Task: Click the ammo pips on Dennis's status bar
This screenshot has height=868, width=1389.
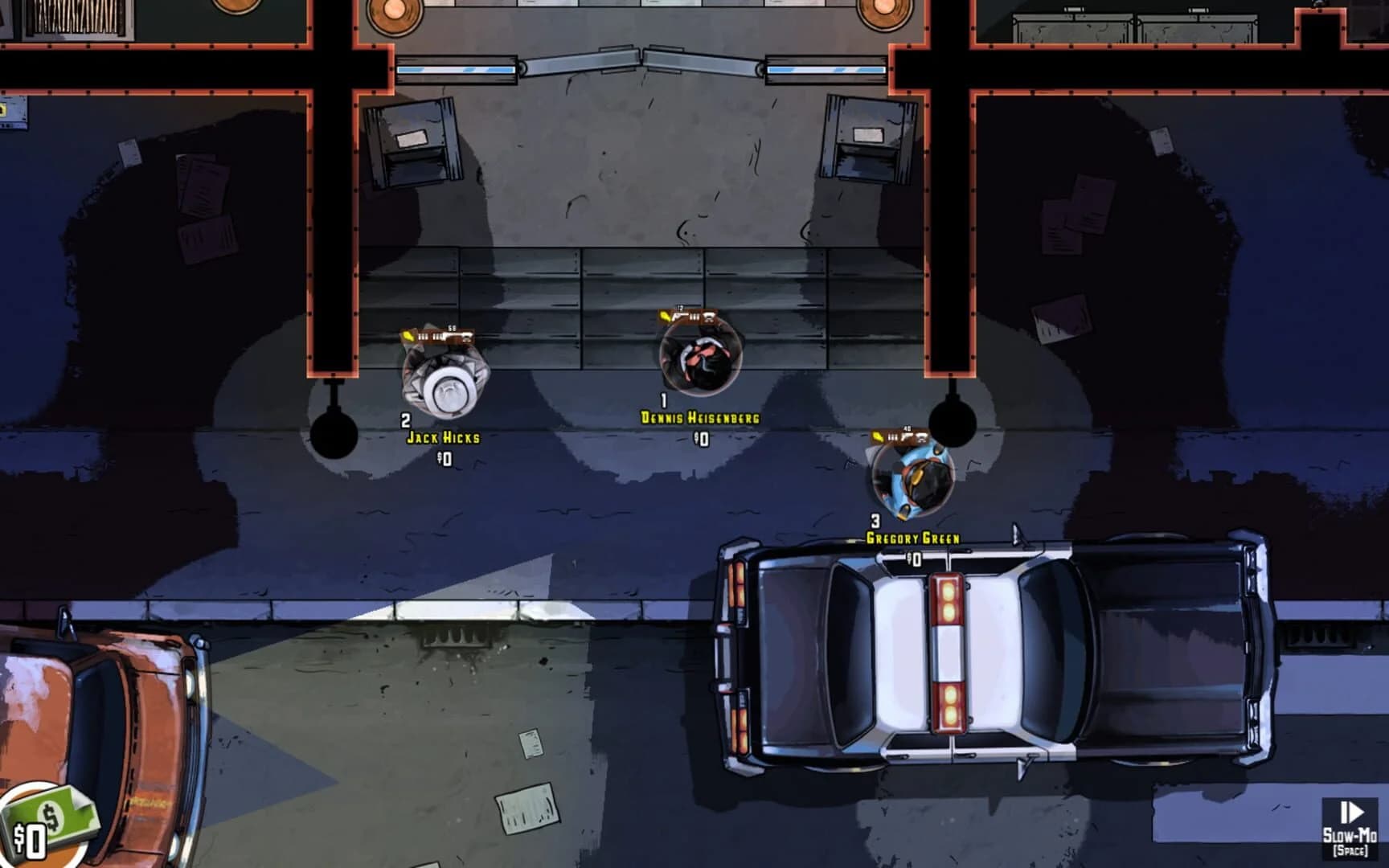Action: pos(694,317)
